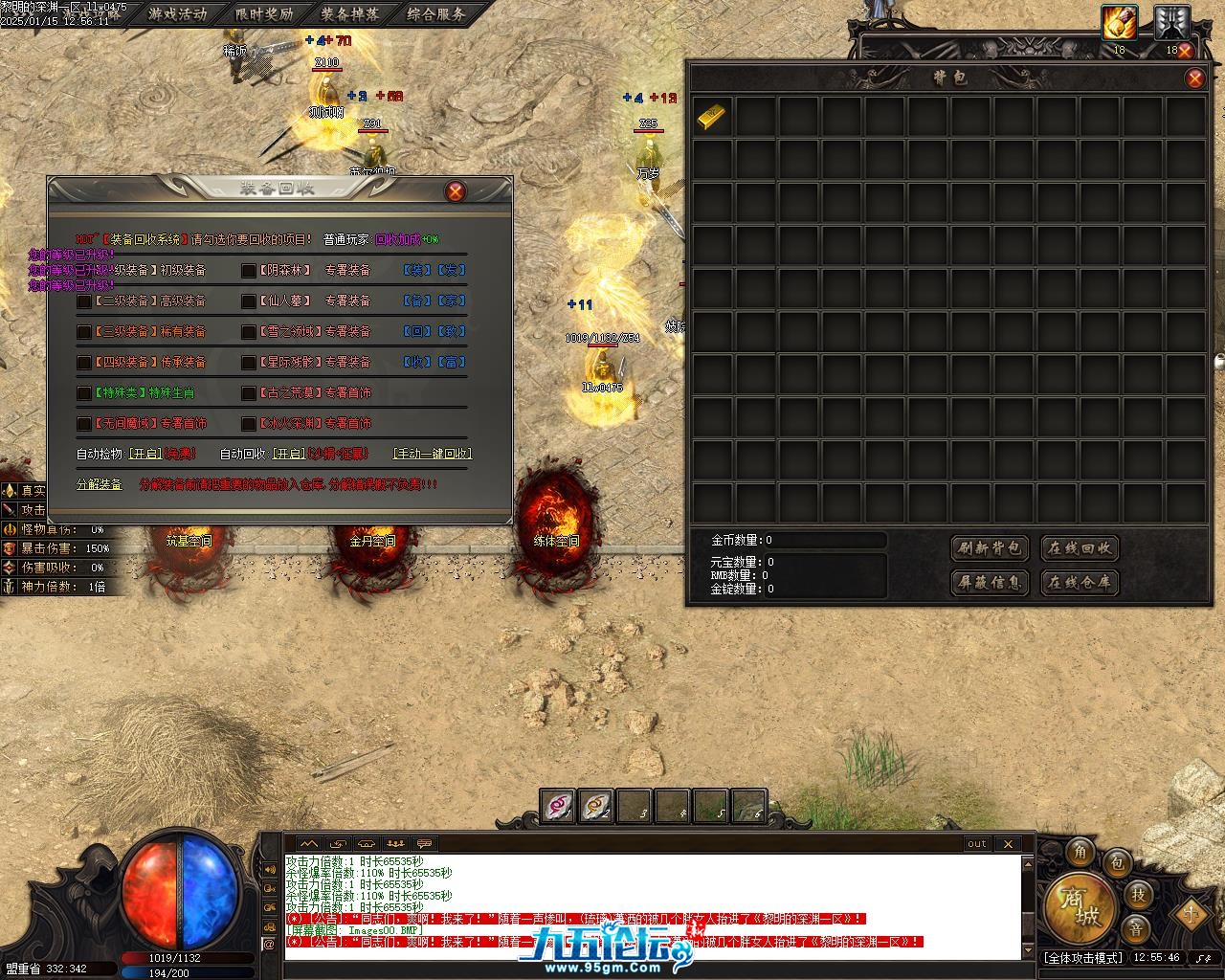This screenshot has width=1225, height=980.
Task: Click the 刷新背包 refresh button
Action: pyautogui.click(x=991, y=548)
